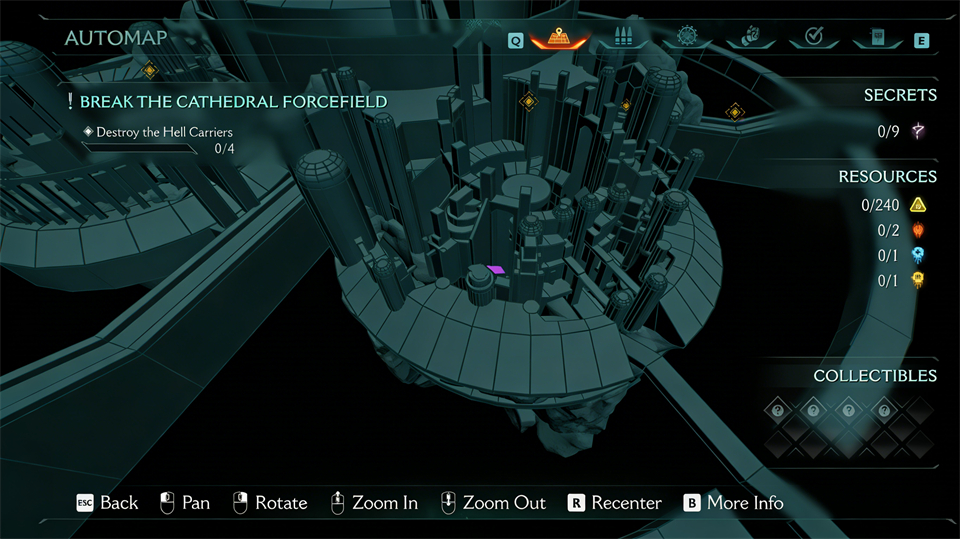Viewport: 960px width, 539px height.
Task: Click the Recenter label
Action: click(626, 502)
